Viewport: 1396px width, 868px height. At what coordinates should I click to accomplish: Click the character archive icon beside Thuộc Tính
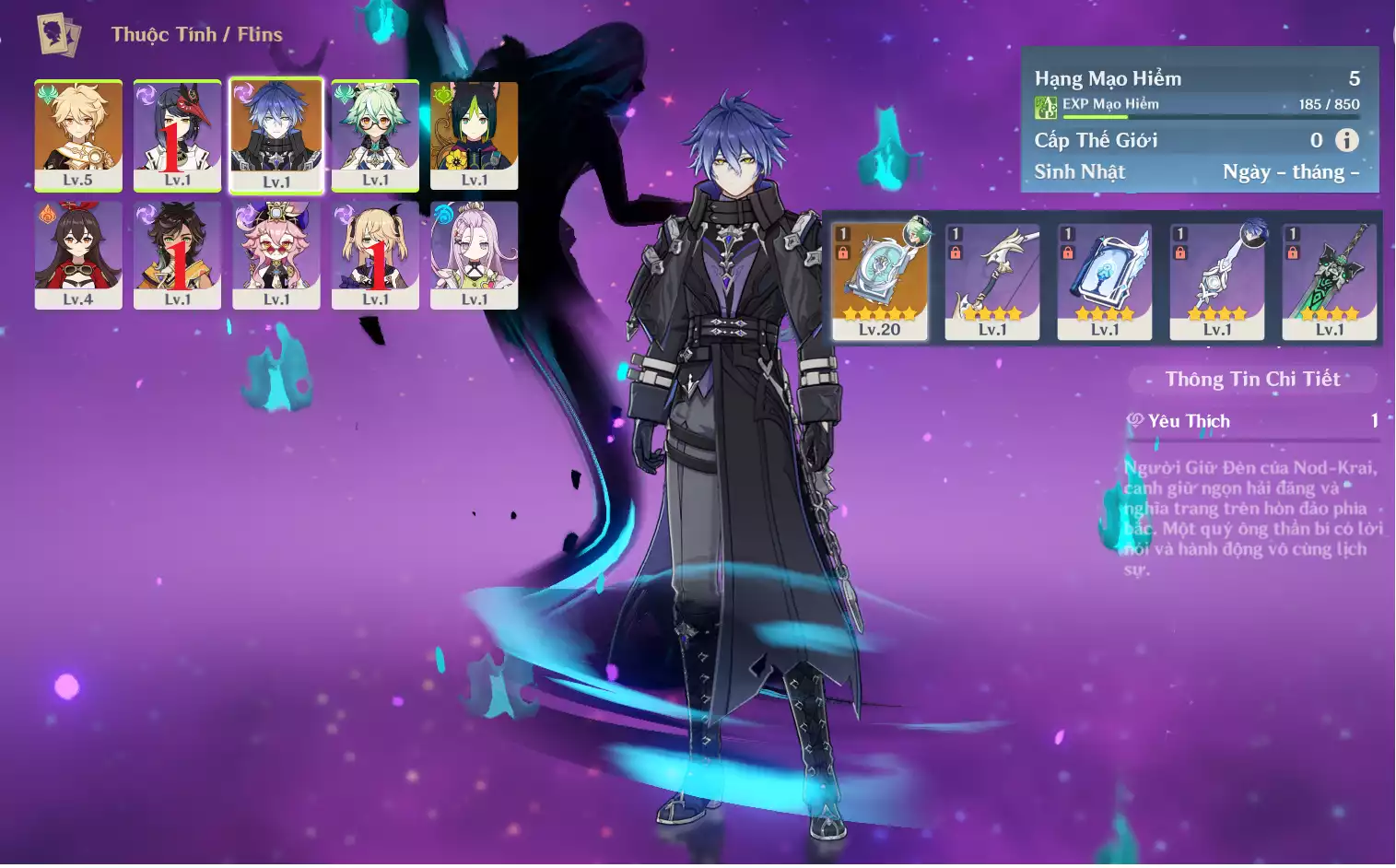pyautogui.click(x=58, y=35)
